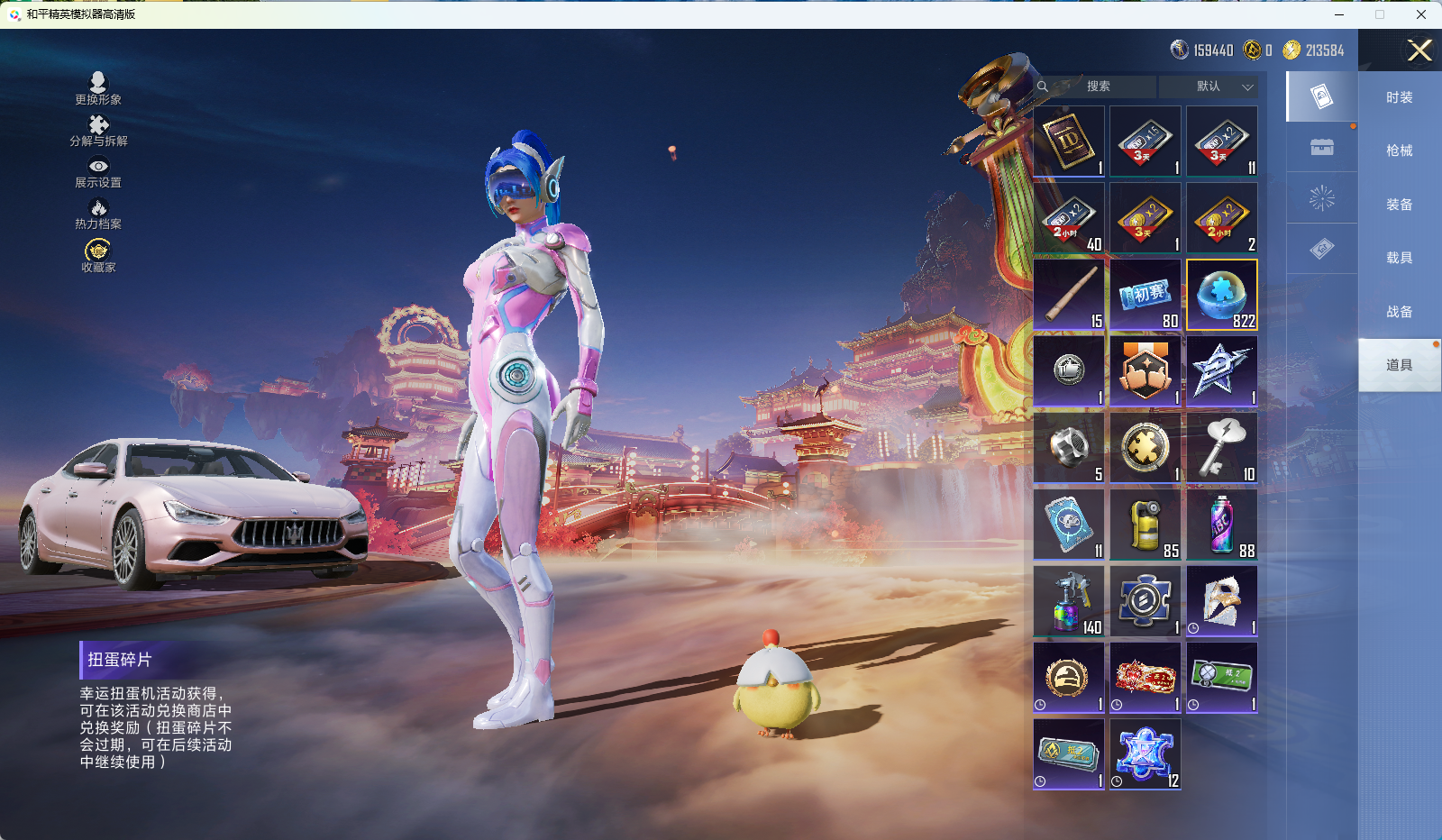Open the 热力档案 flame icon

(98, 214)
